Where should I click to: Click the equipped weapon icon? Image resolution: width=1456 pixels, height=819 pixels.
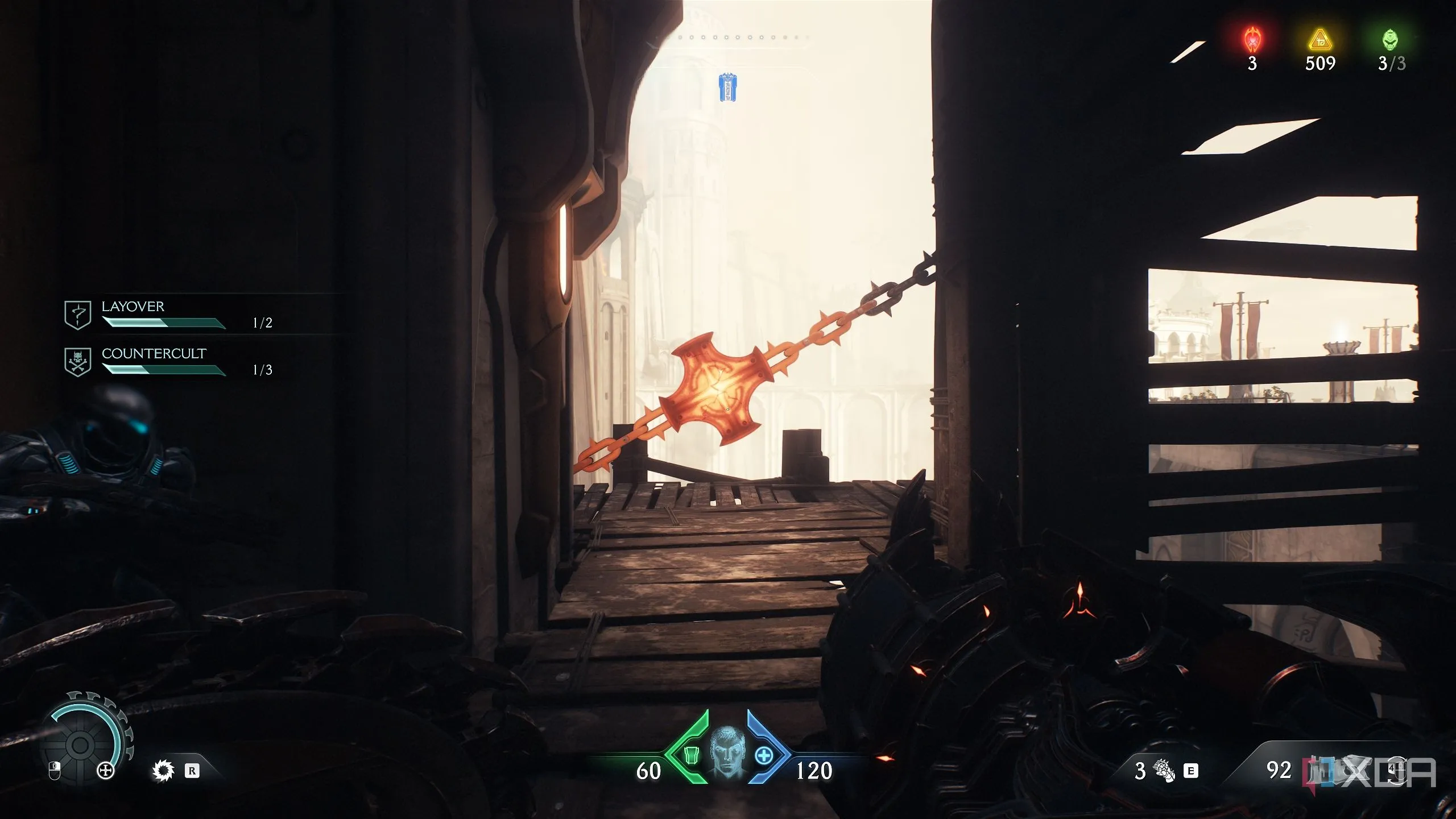pyautogui.click(x=1325, y=771)
